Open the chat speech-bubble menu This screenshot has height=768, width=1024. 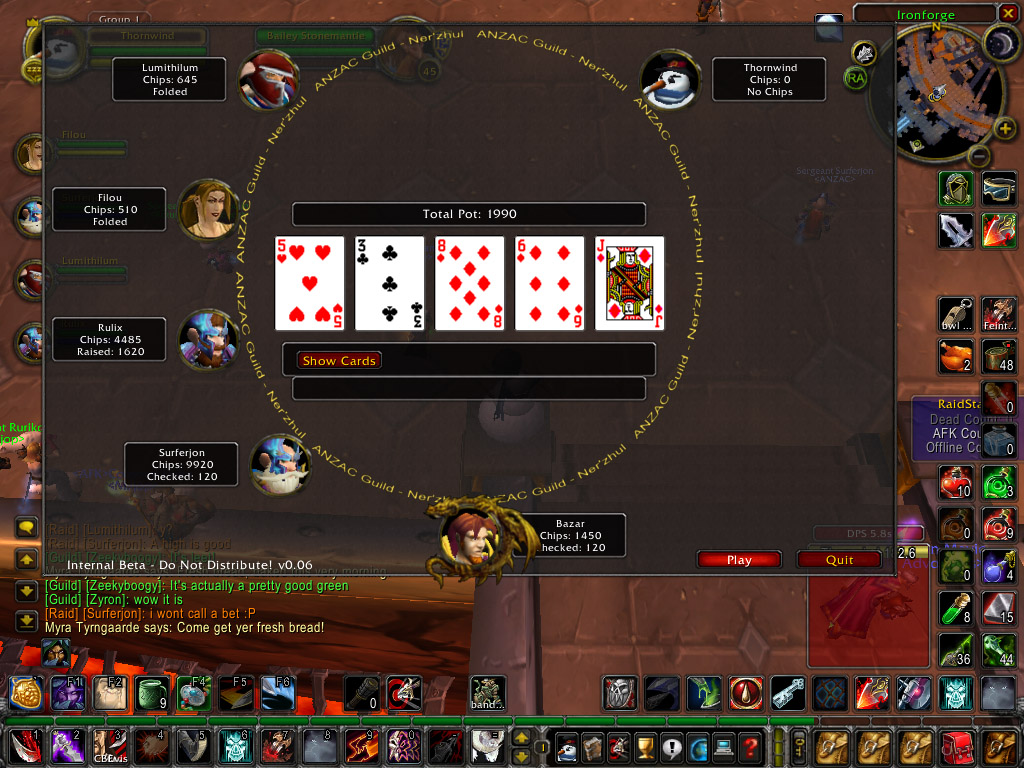pyautogui.click(x=27, y=527)
